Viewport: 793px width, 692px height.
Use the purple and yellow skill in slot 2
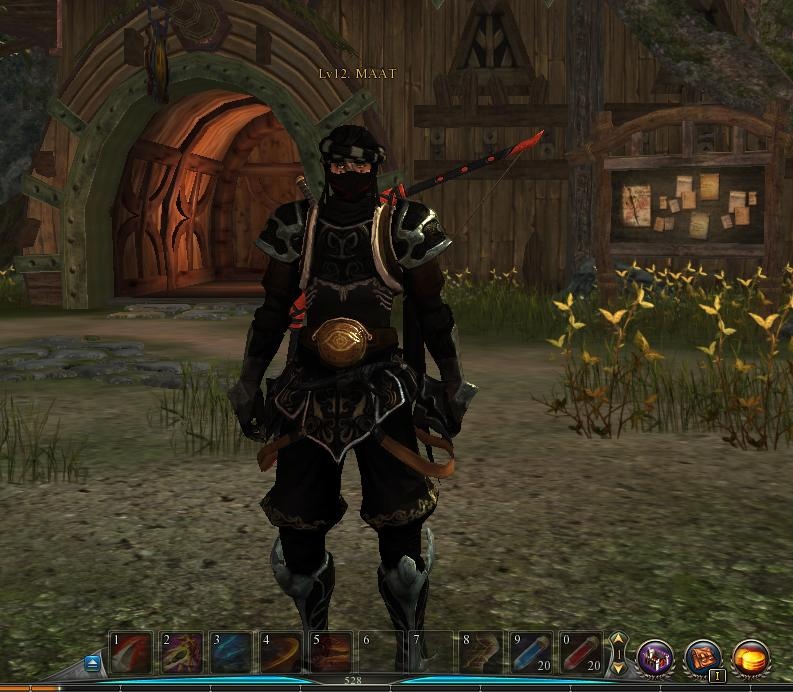[182, 653]
